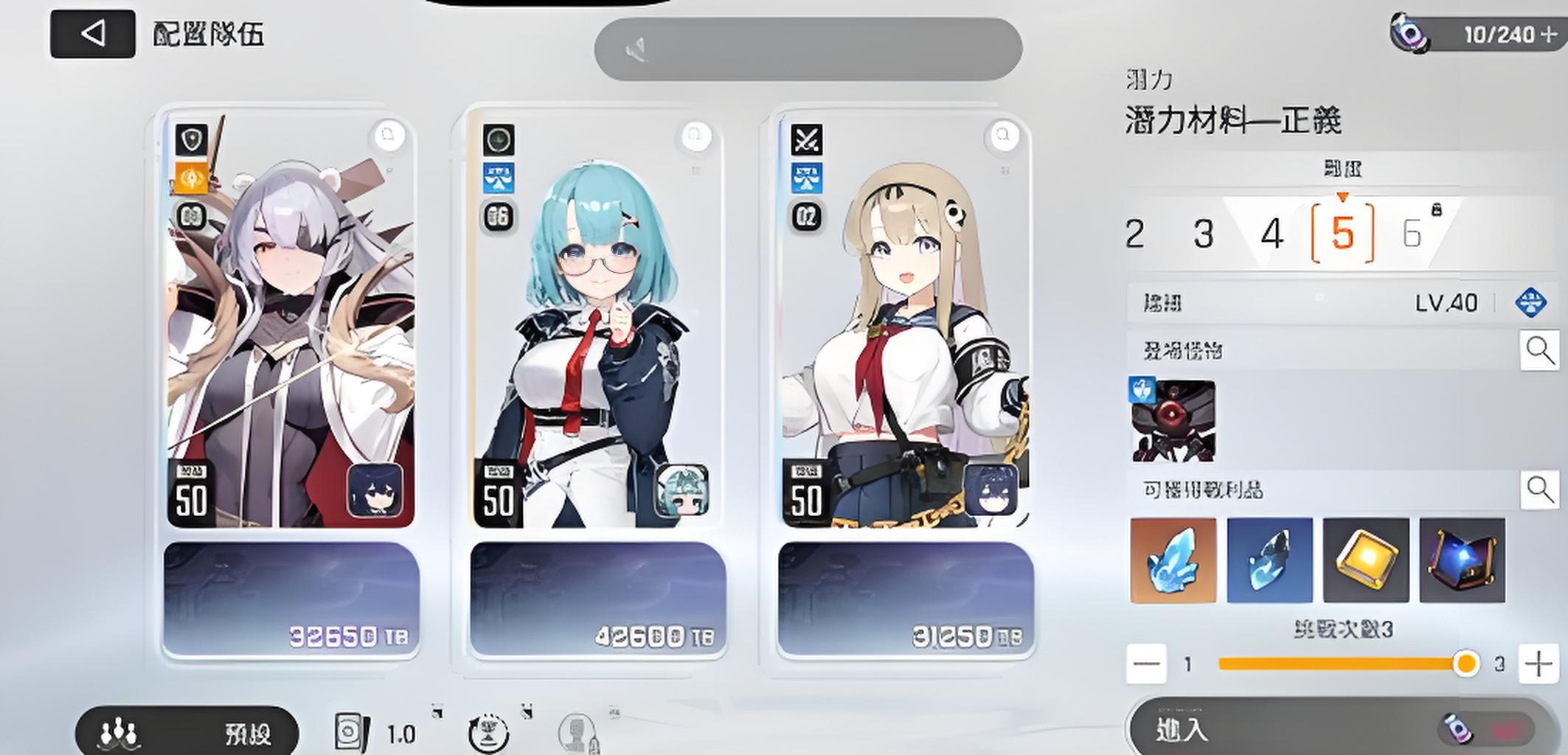View the orange-backed blue crystal reward

(1173, 560)
